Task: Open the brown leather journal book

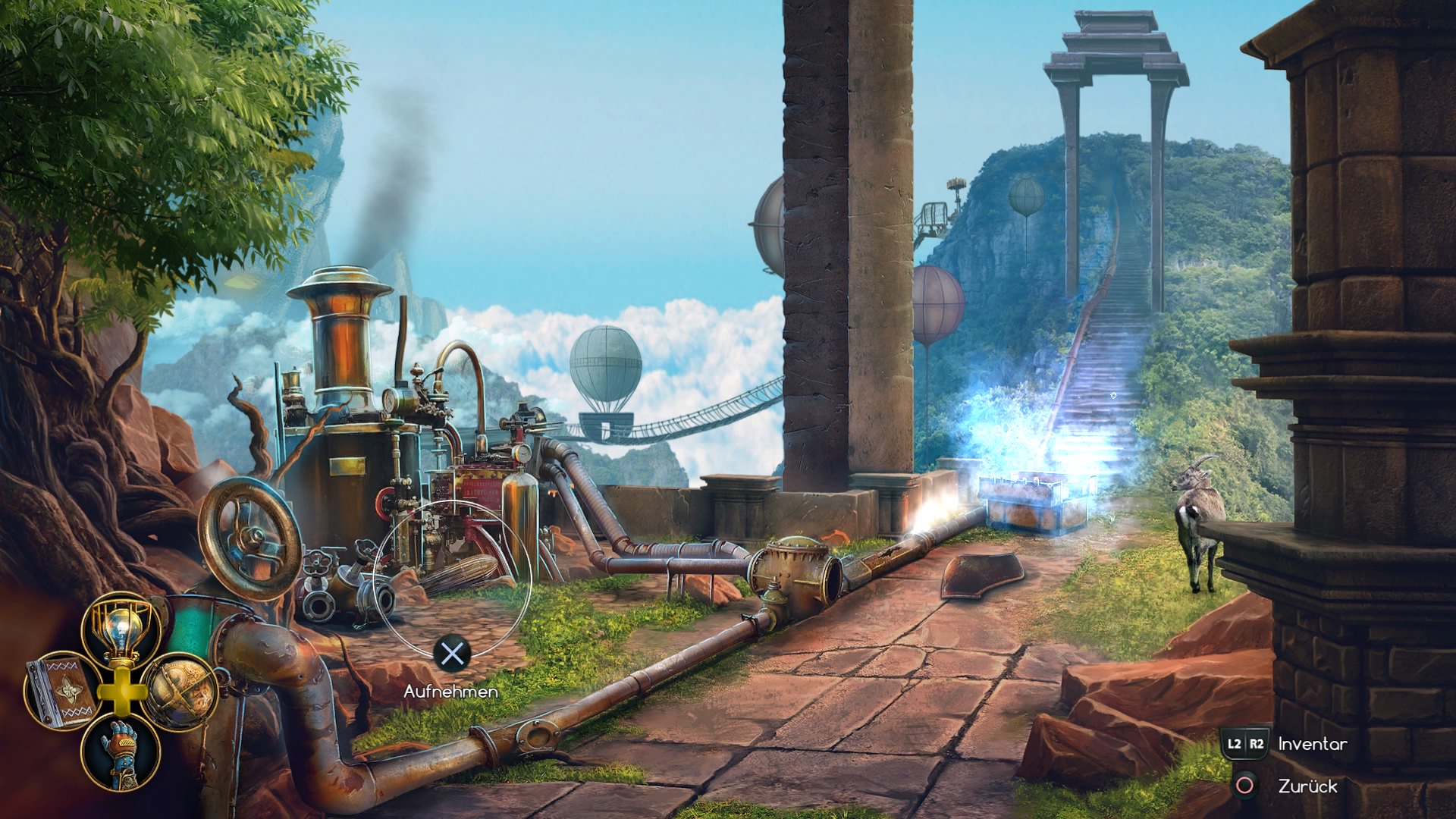Action: pyautogui.click(x=61, y=692)
